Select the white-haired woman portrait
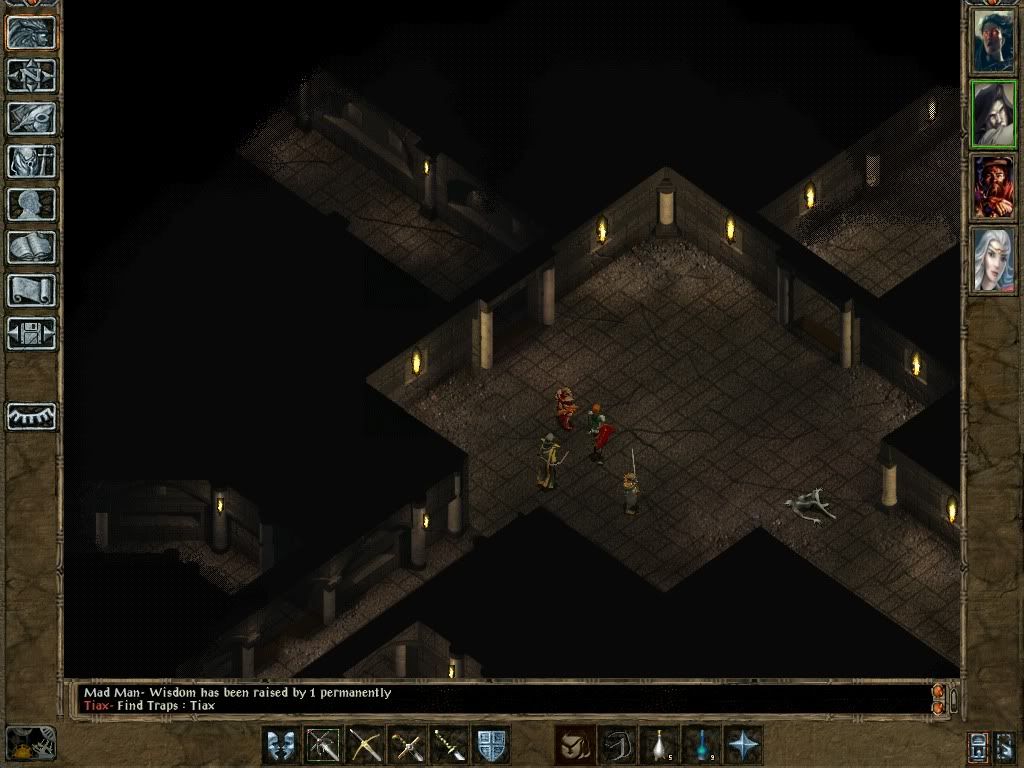Screen dimensions: 1024x768 (x=994, y=260)
